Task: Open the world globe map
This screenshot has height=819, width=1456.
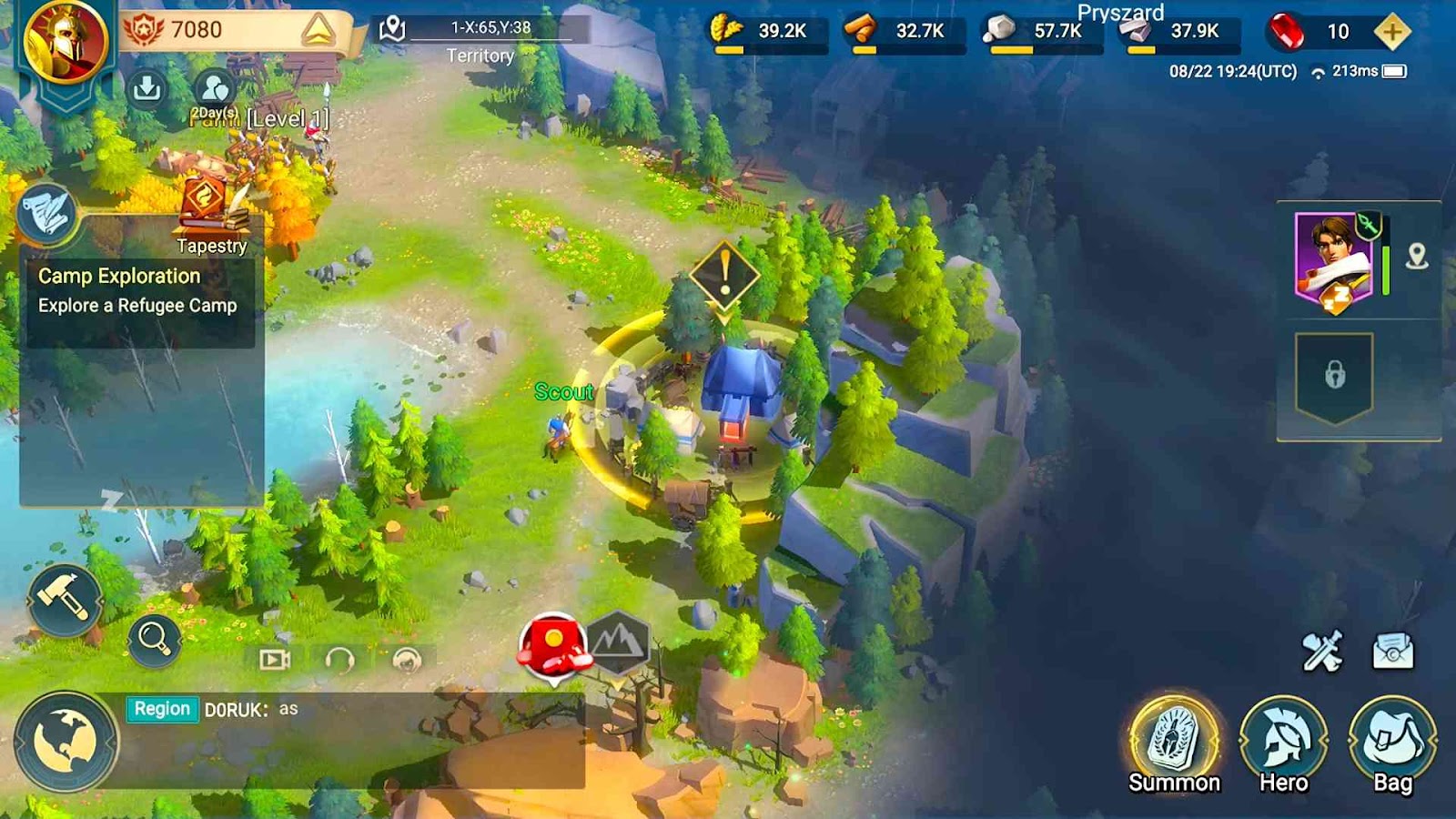Action: pyautogui.click(x=66, y=741)
